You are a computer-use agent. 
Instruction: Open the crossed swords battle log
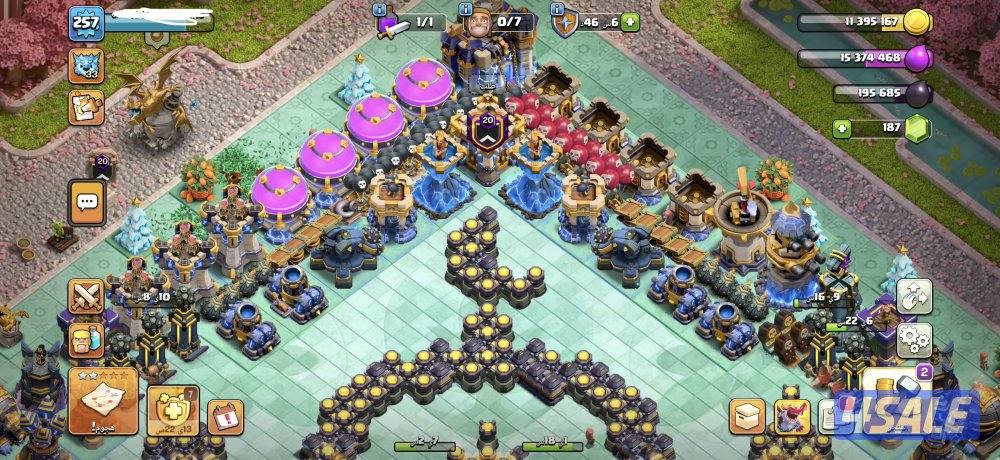click(87, 297)
